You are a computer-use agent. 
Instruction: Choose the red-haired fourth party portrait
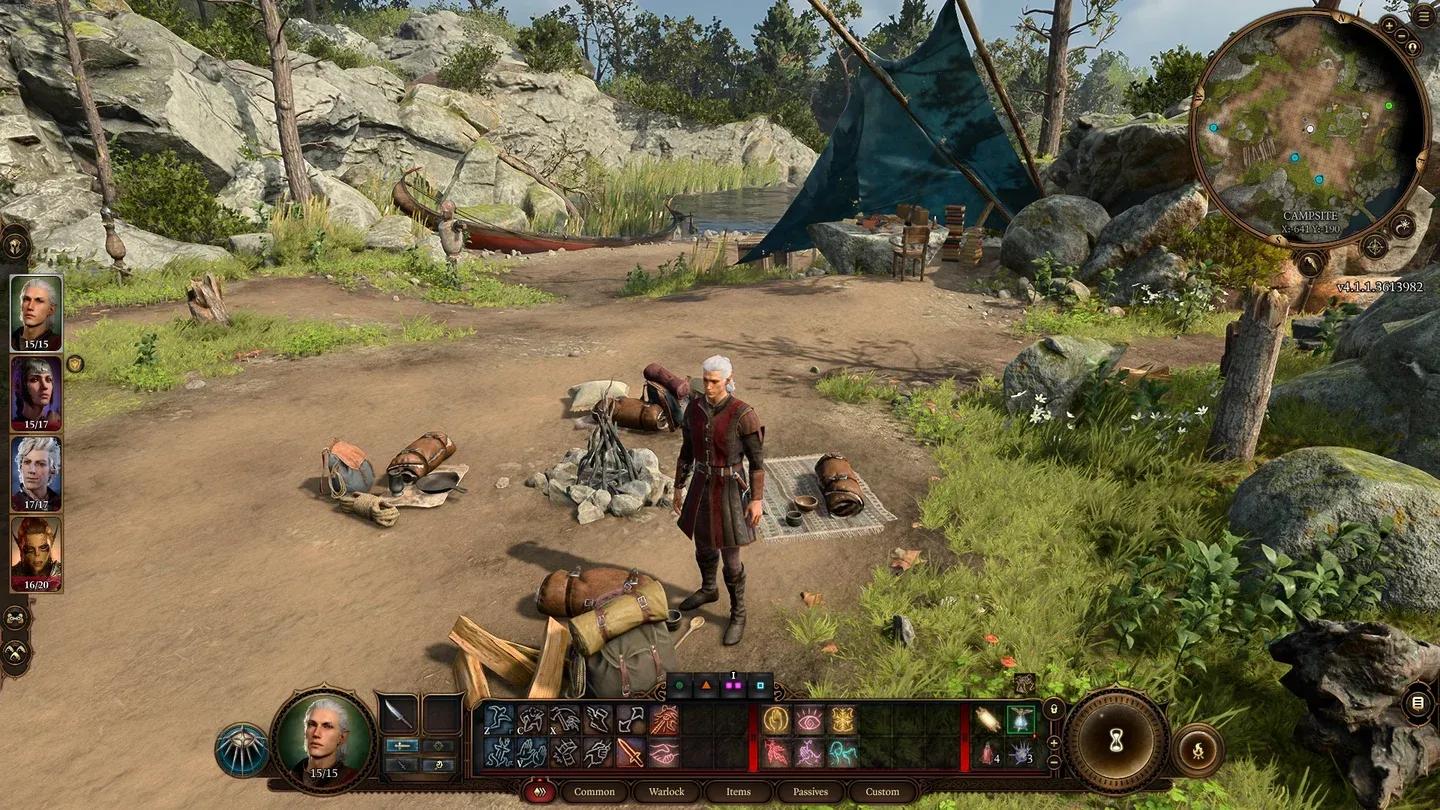(36, 553)
